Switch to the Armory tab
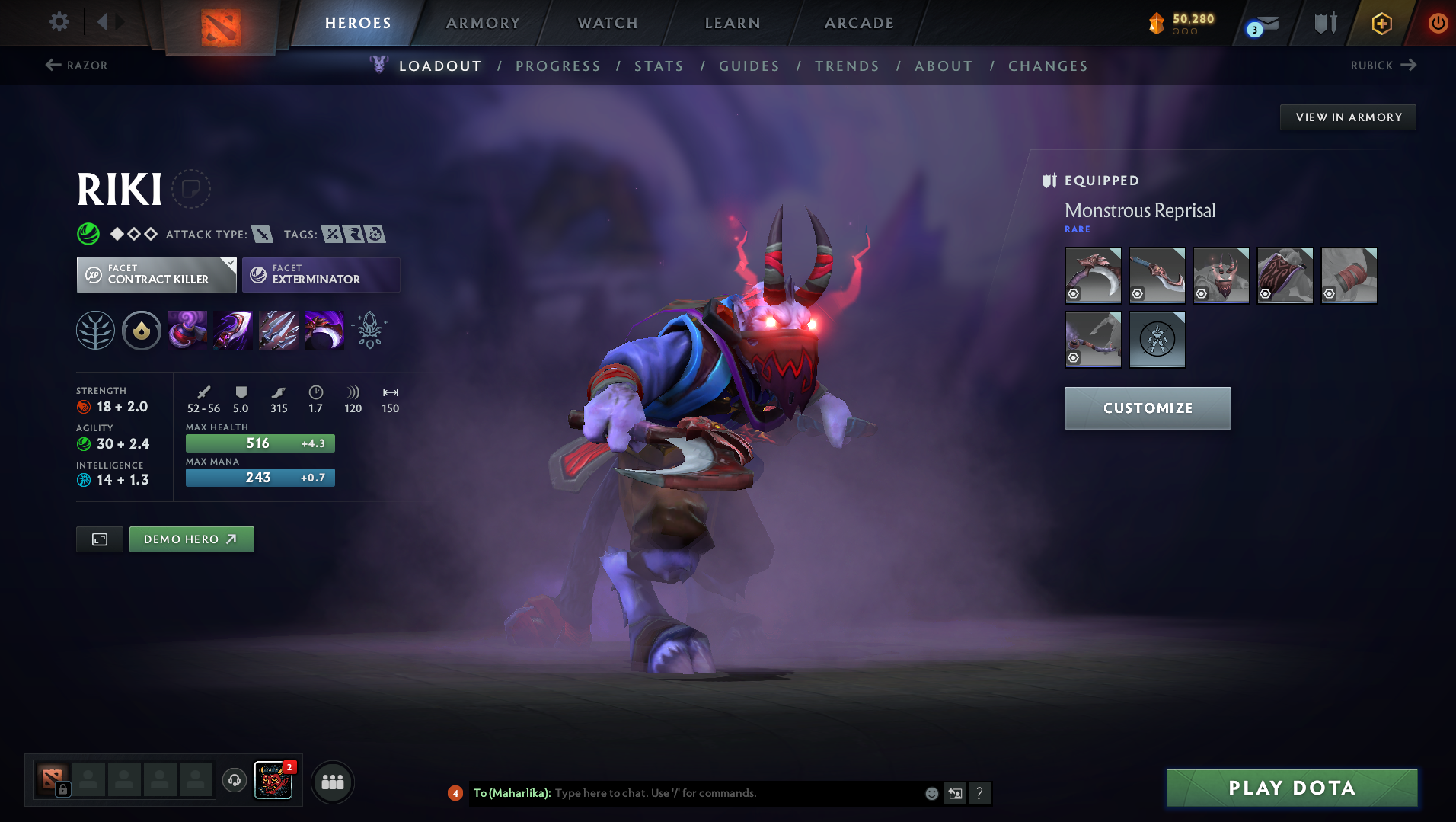Screen dimensions: 1456x822 tap(483, 23)
